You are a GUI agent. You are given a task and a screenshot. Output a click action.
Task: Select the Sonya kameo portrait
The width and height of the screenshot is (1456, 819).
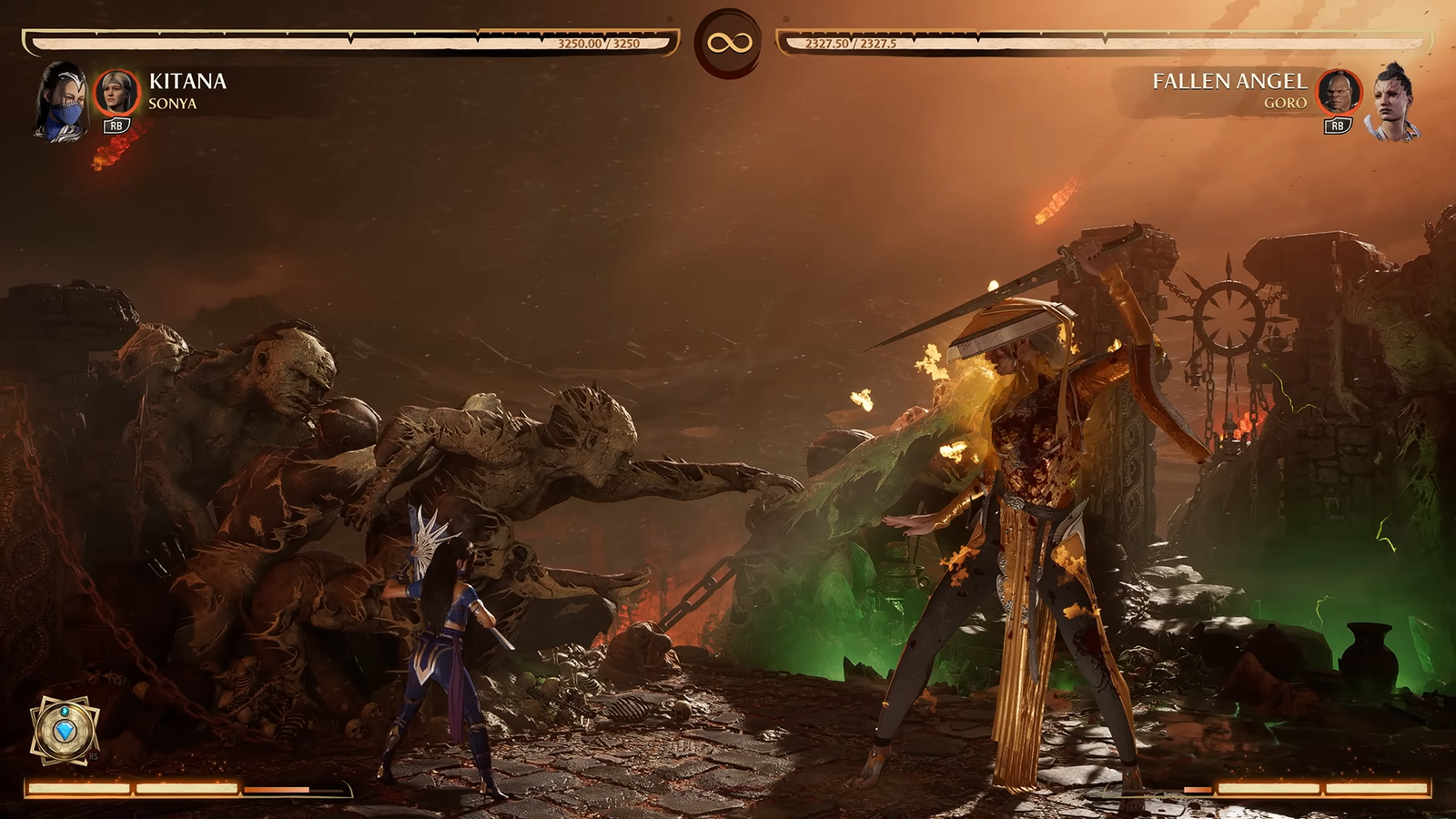[116, 92]
